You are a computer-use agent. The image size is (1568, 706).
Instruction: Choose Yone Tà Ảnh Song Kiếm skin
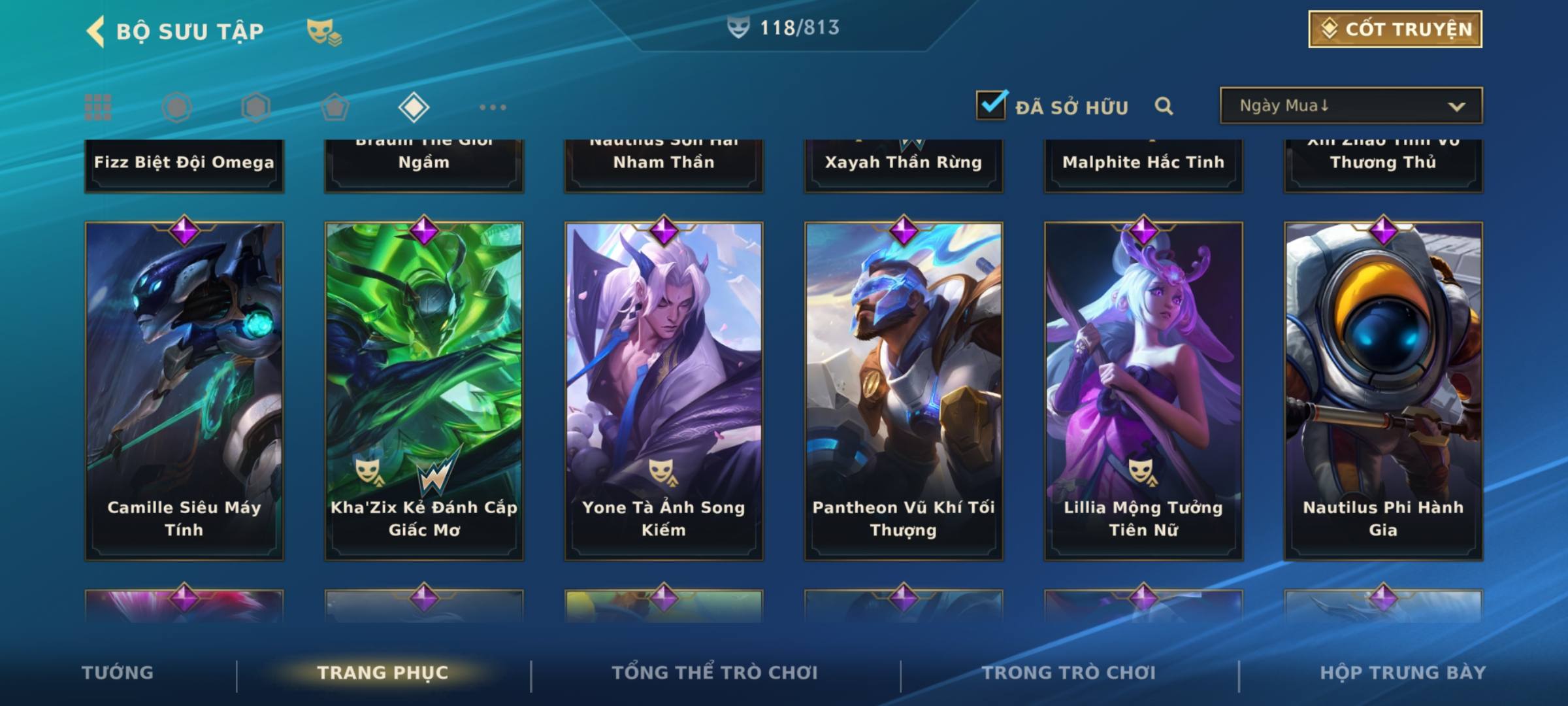point(664,391)
